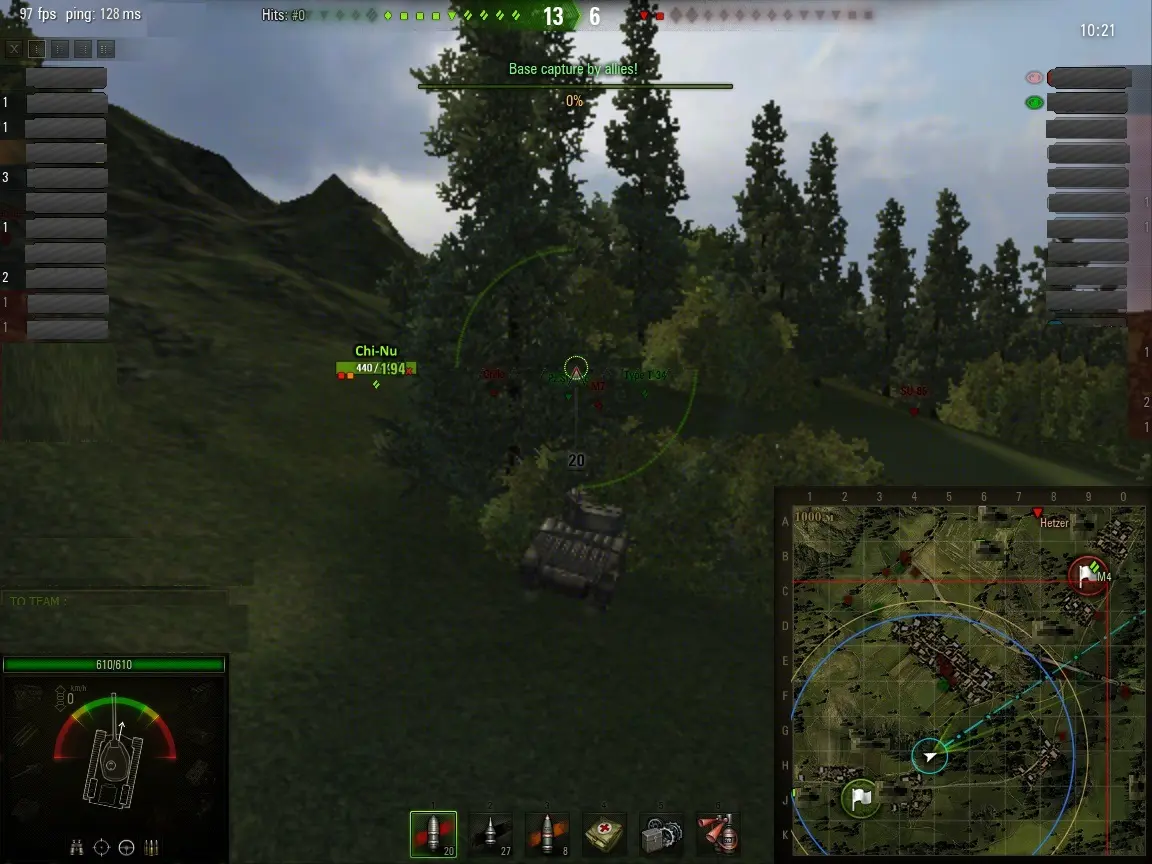
Task: Activate the repair kit consumable
Action: tap(661, 834)
